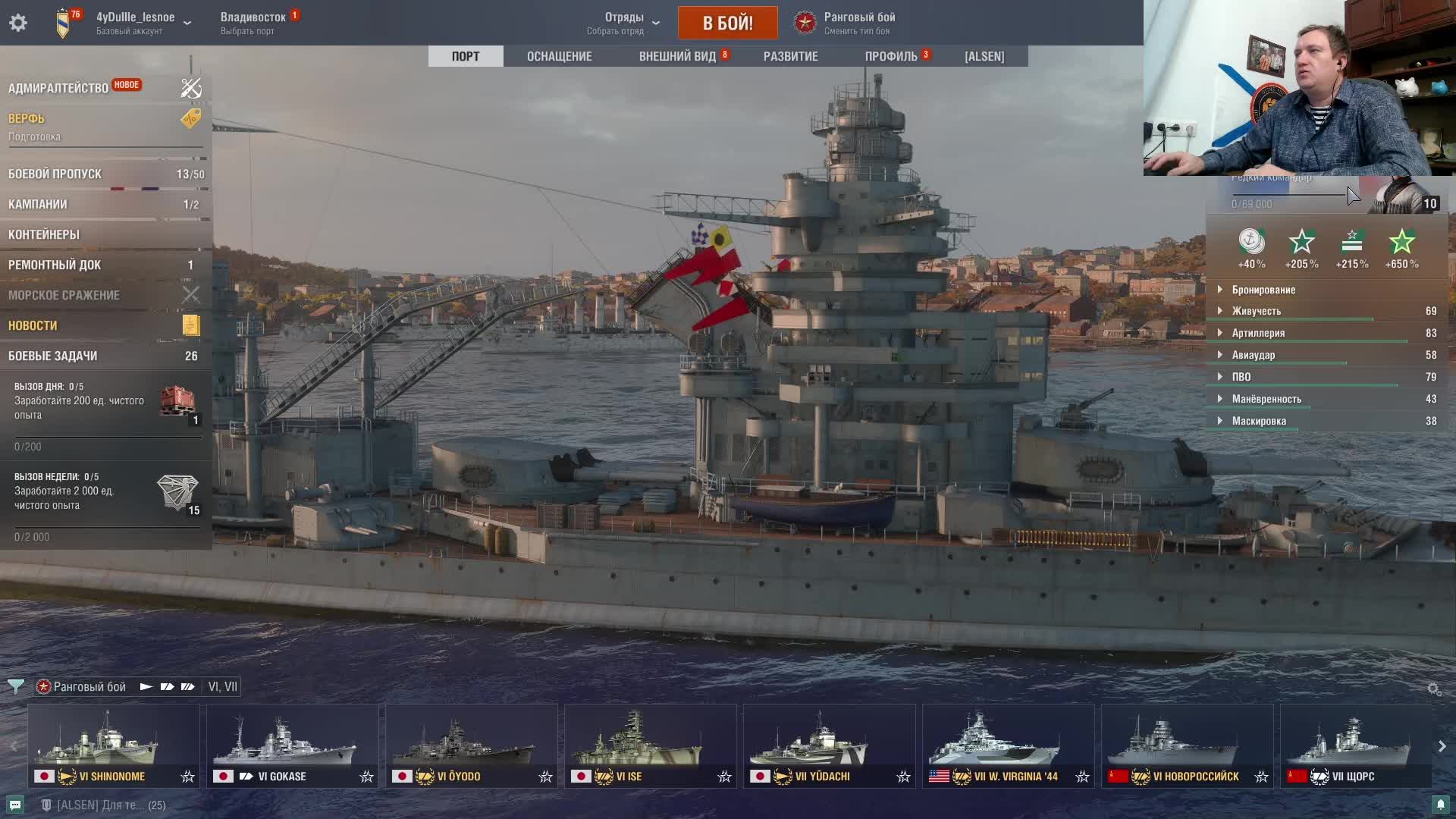Open the ПРОФИЛЬ tab
Screen dimensions: 1456x819
pos(891,56)
